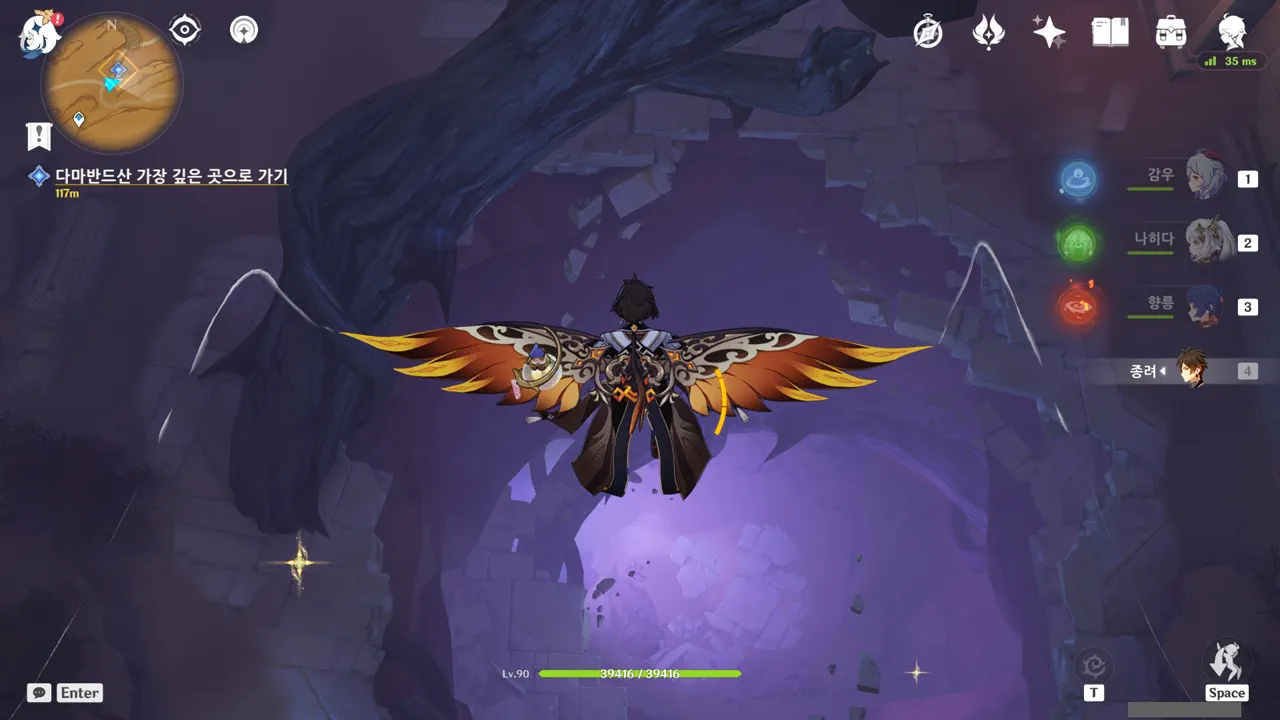Open the circular minimap
Image resolution: width=1280 pixels, height=720 pixels.
click(112, 82)
